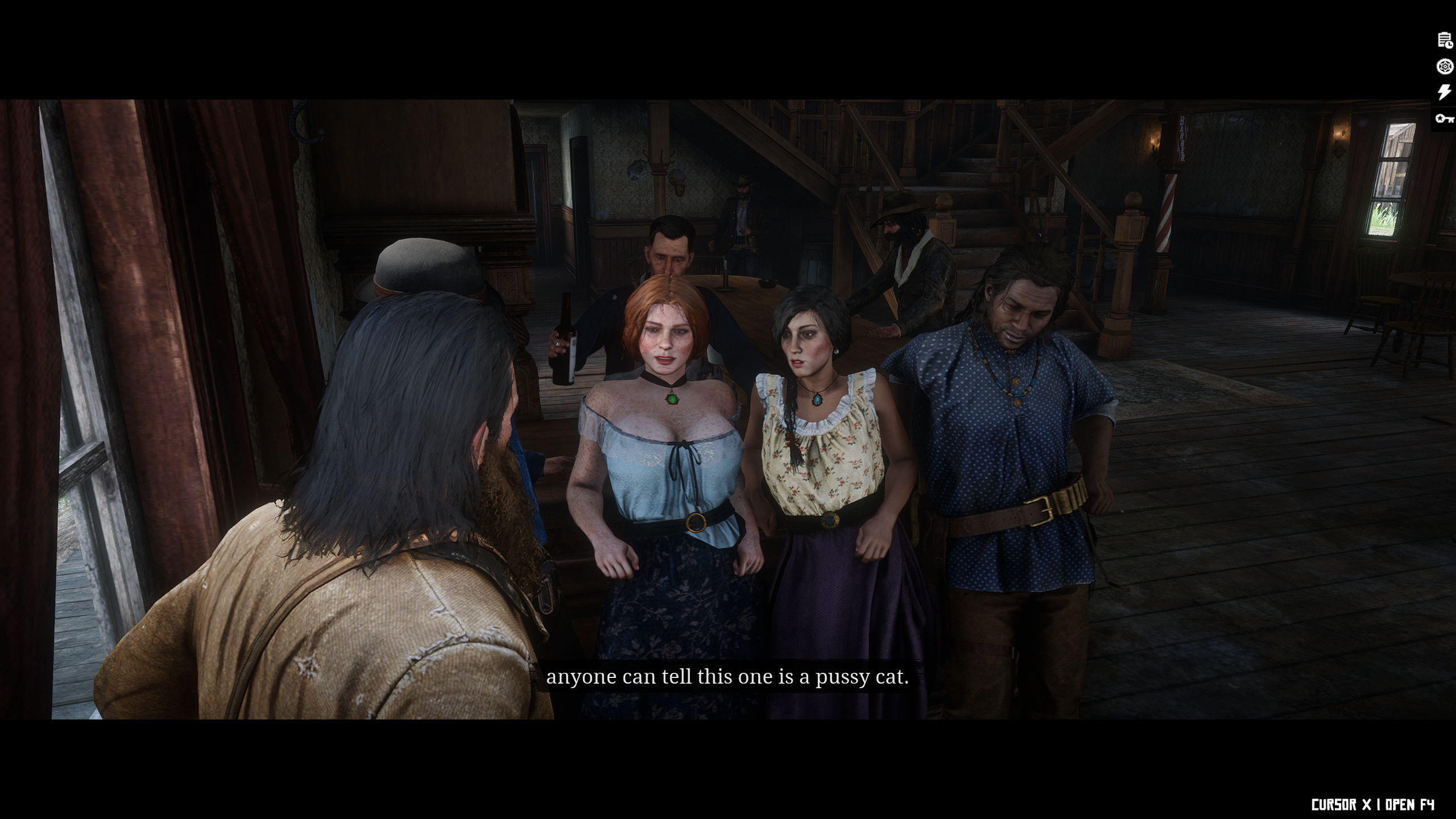Activate the lightning bolt icon
Screen dimensions: 1456x819
click(x=1445, y=92)
